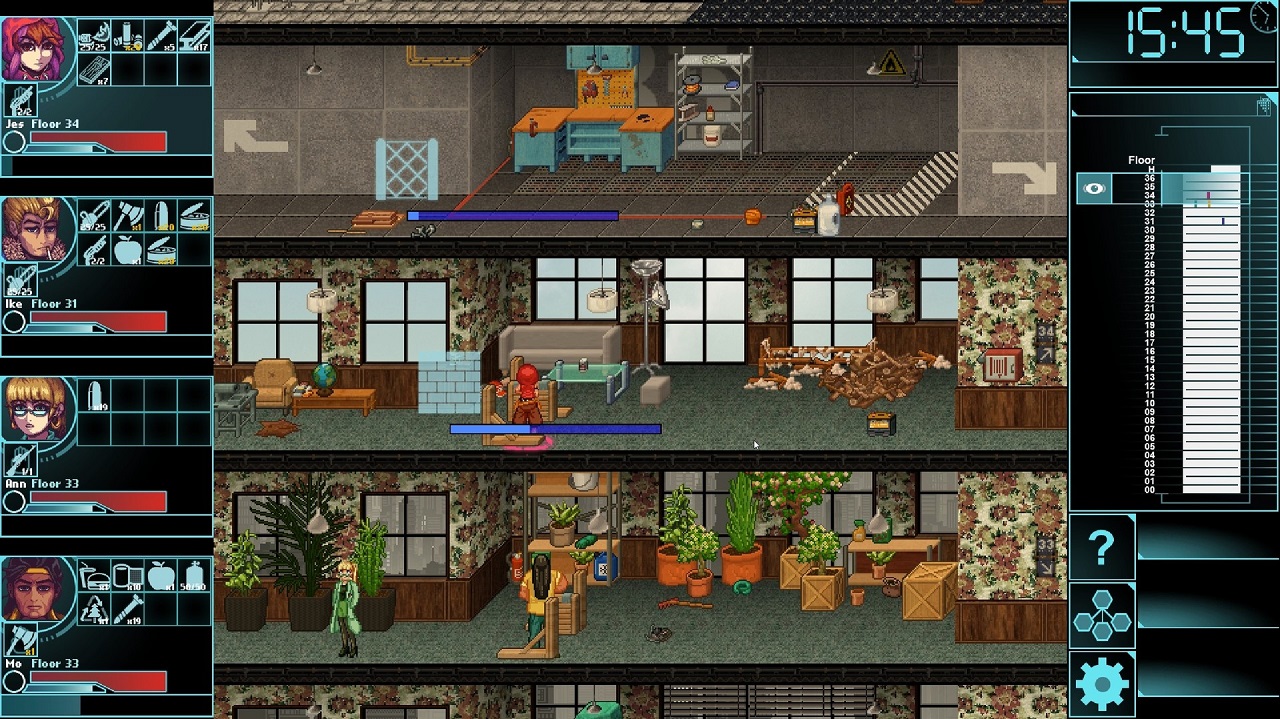Select the tin can in Ike's top row

point(195,217)
